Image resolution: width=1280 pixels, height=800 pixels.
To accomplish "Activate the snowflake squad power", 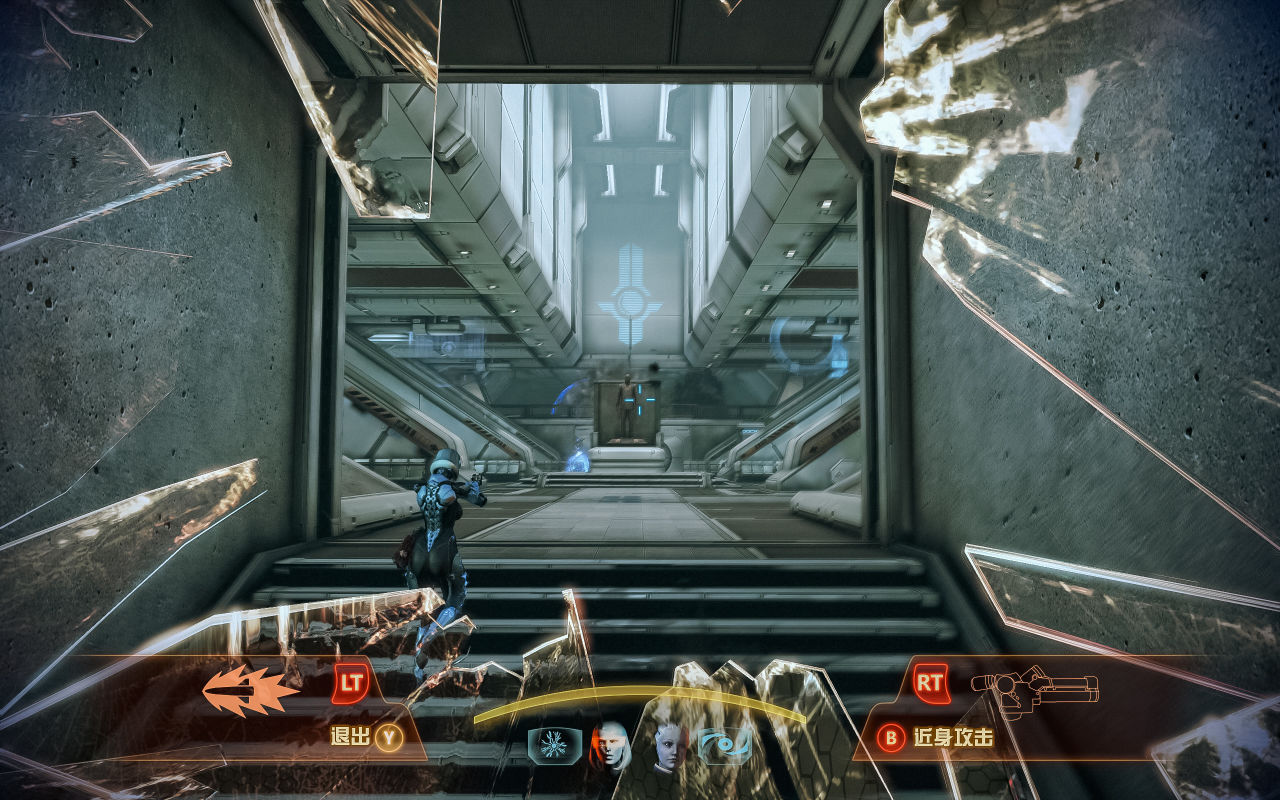I will (553, 745).
